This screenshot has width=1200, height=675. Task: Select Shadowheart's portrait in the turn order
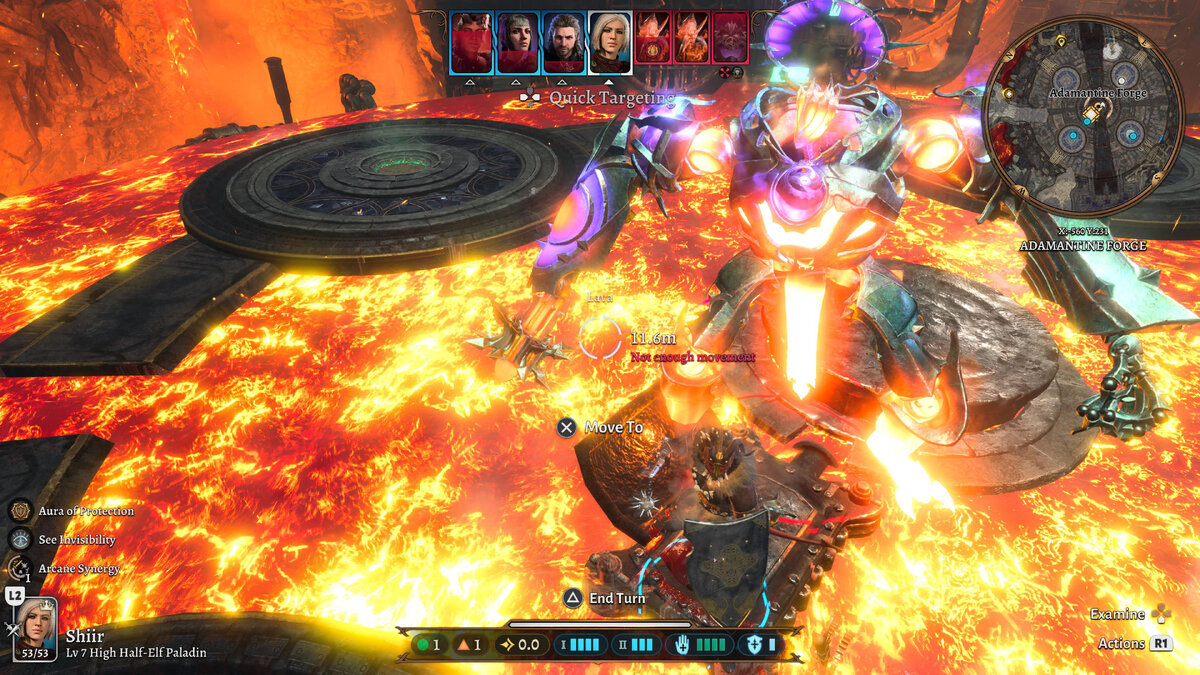click(x=518, y=41)
